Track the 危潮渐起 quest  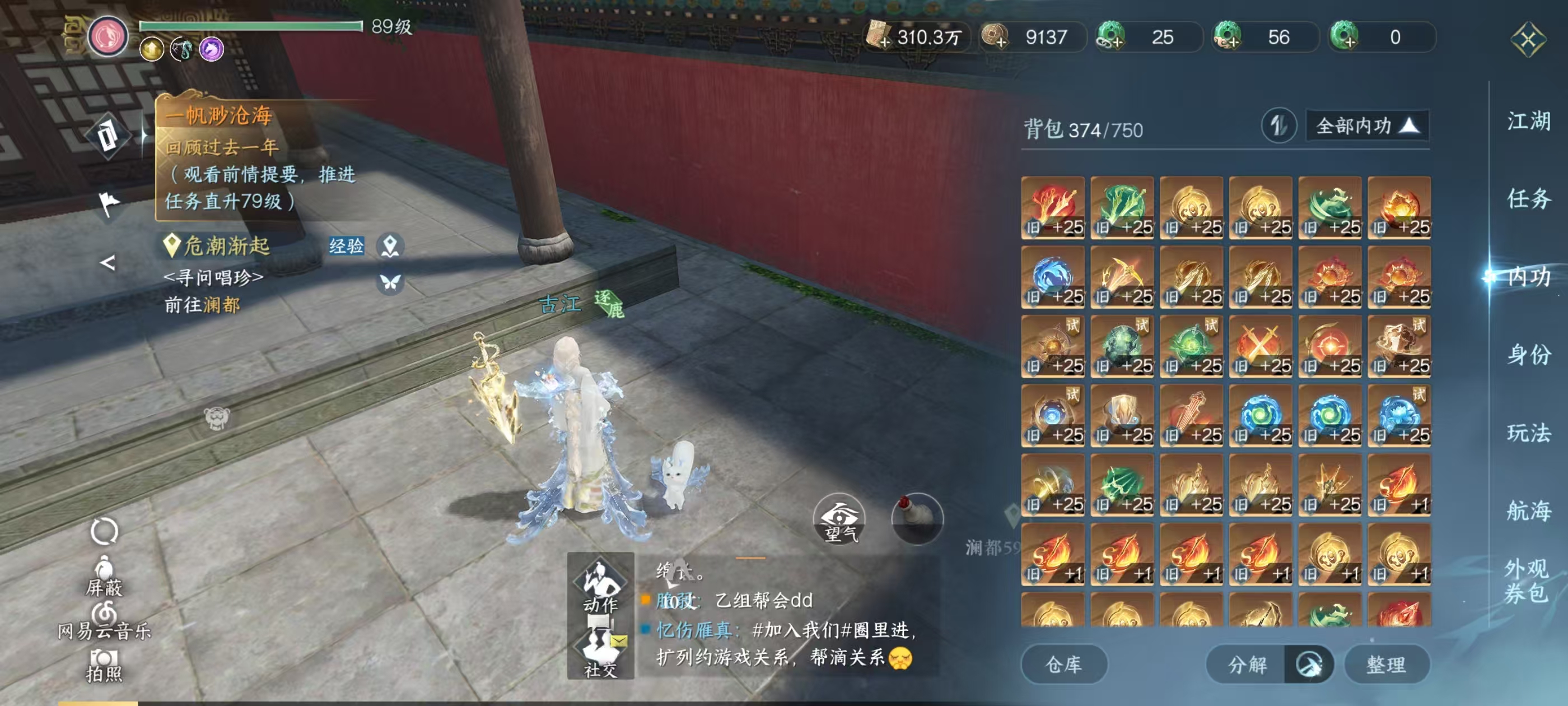pos(226,246)
